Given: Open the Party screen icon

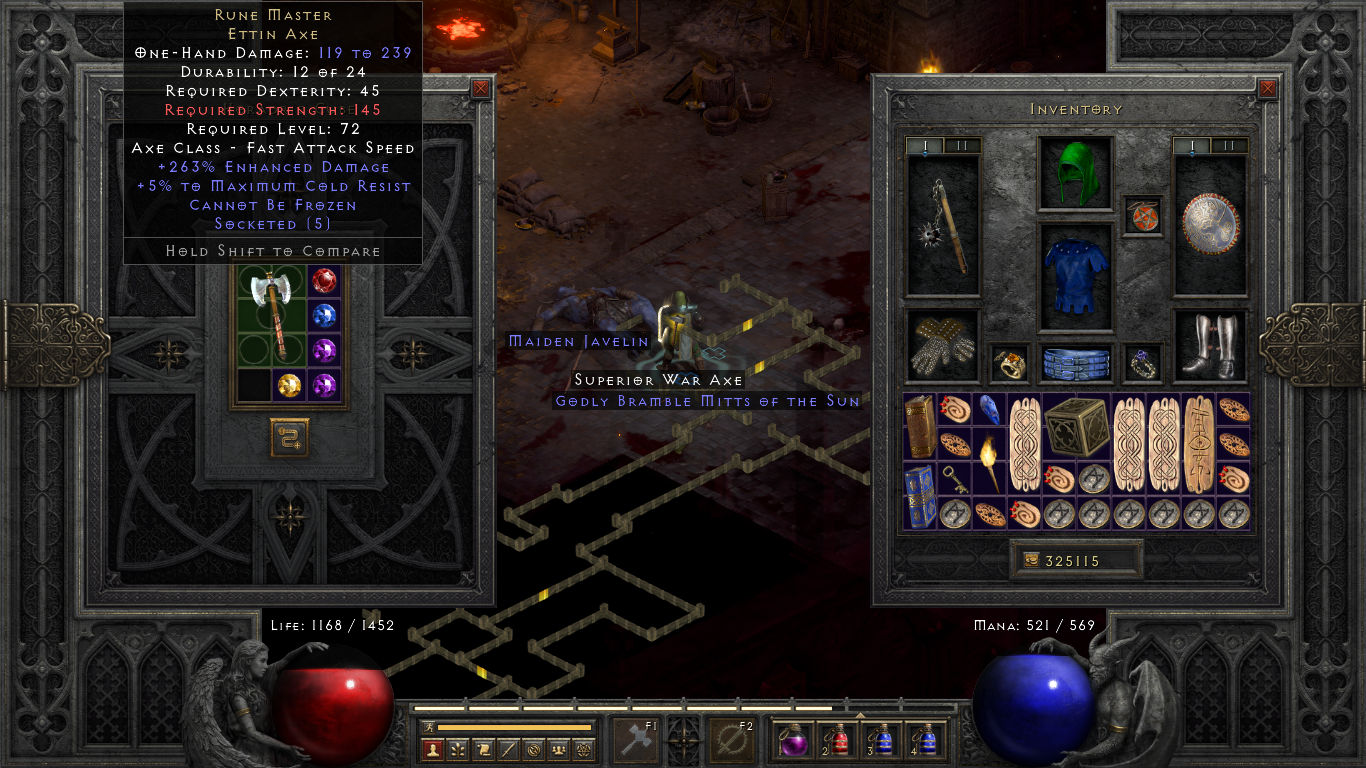Looking at the screenshot, I should 558,749.
